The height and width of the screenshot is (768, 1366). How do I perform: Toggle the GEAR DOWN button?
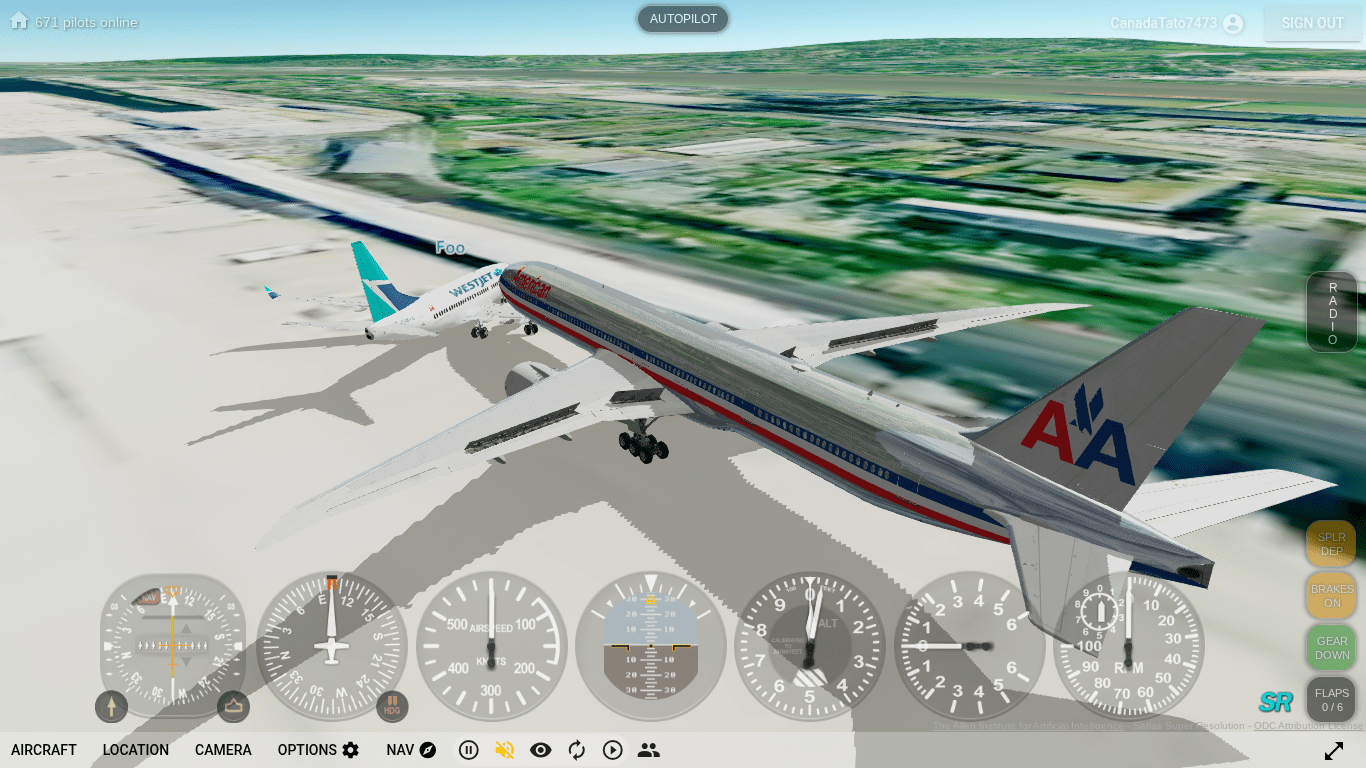click(1331, 648)
